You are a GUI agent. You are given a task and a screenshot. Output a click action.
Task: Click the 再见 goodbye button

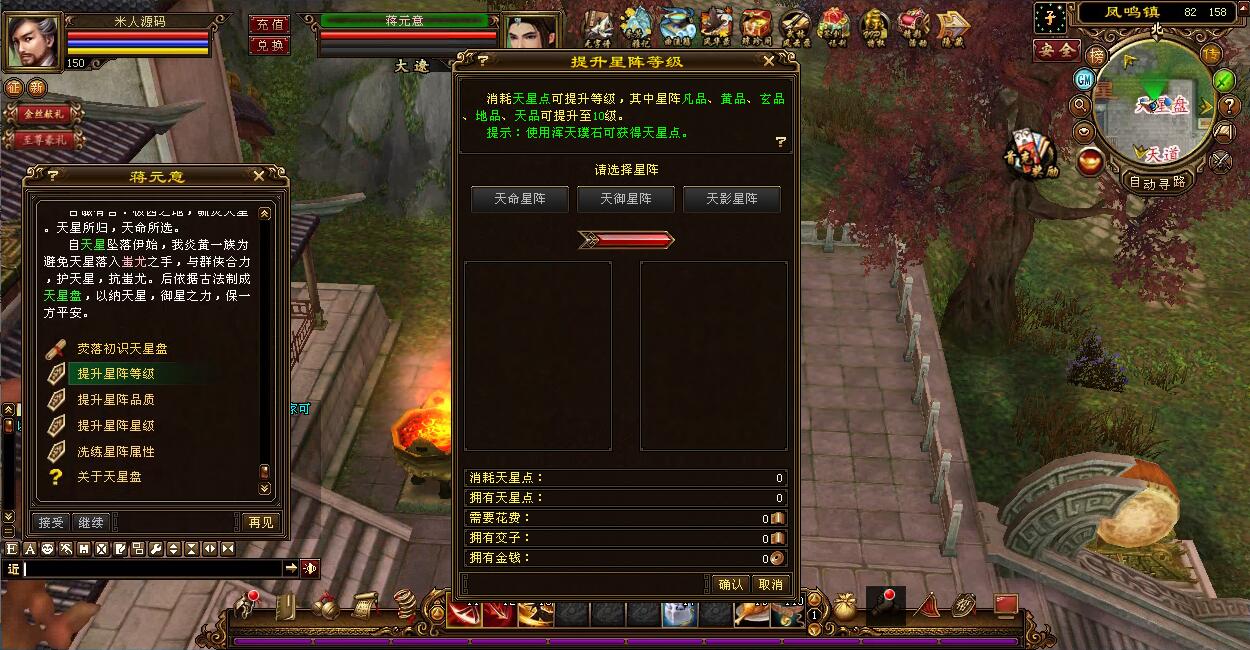[x=259, y=522]
